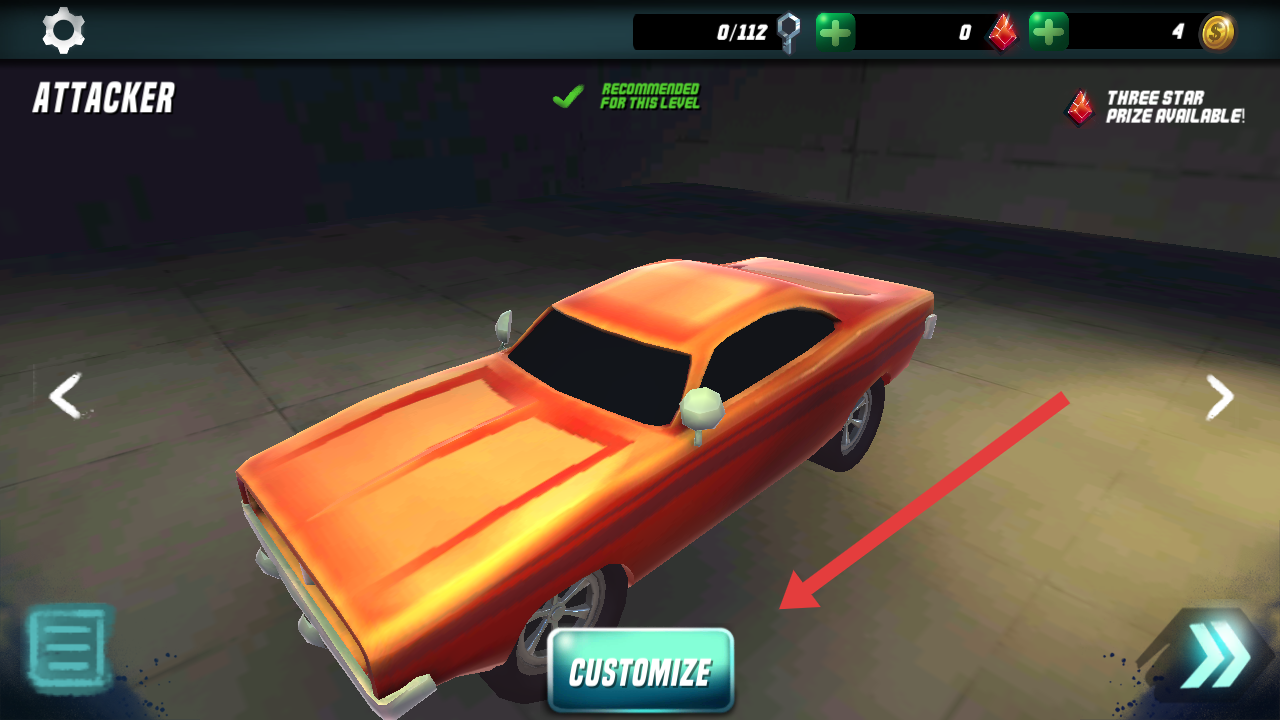This screenshot has width=1280, height=720.
Task: Show the next car
Action: pos(1219,397)
